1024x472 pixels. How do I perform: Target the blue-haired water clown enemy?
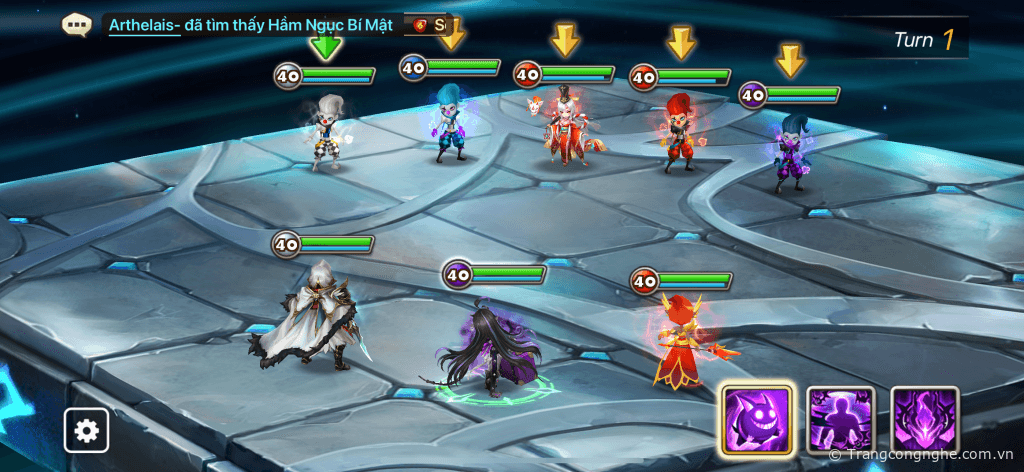449,123
